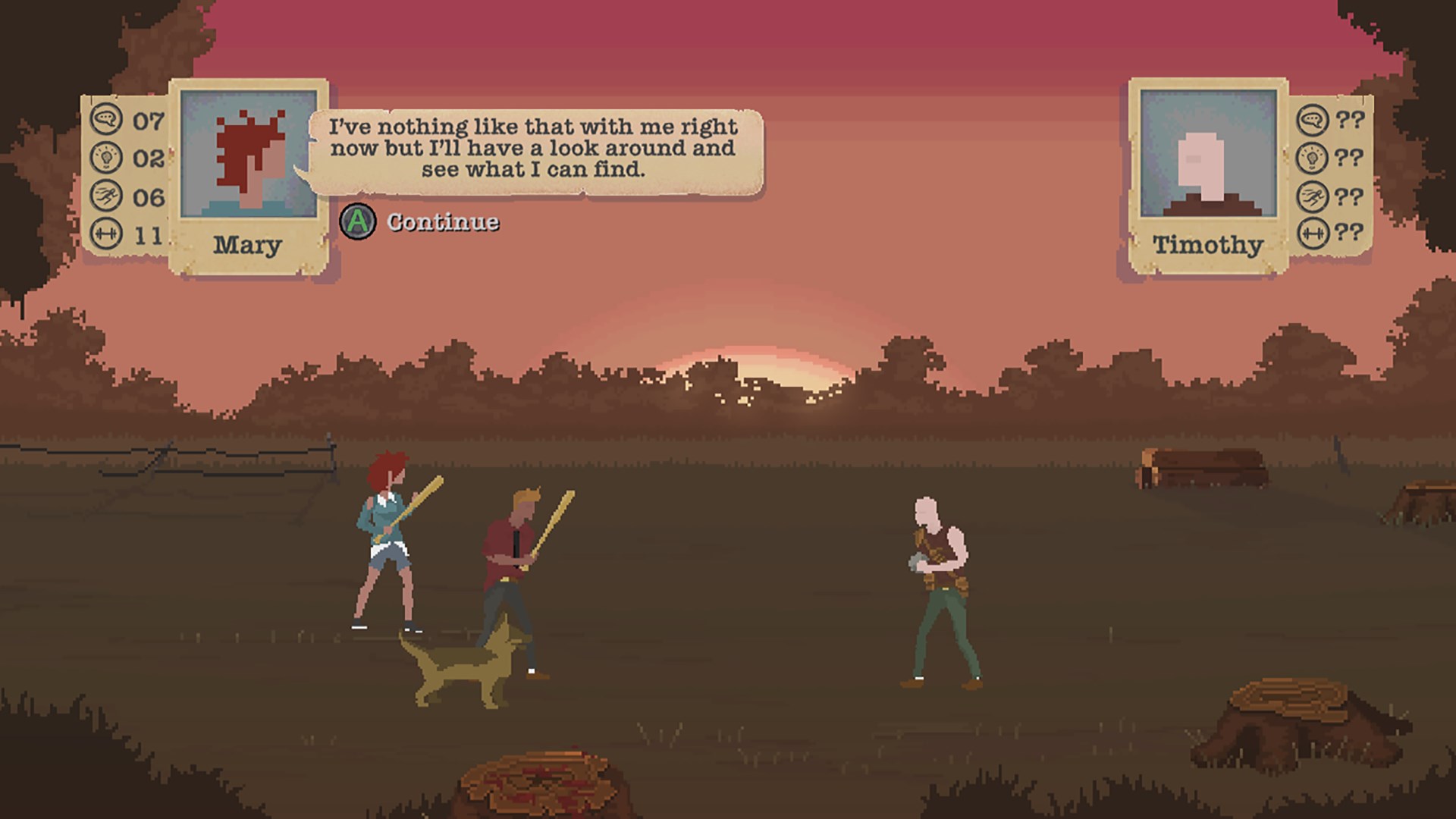Select Mary's running figure dexterity icon

107,196
